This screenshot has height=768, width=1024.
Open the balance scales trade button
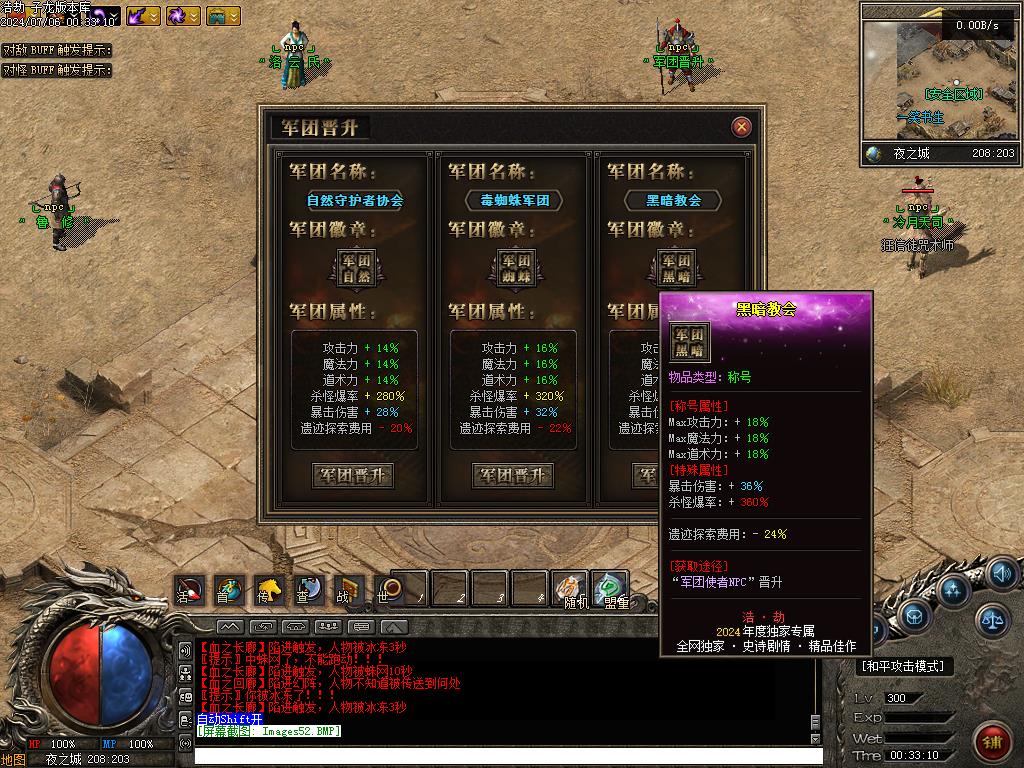click(993, 620)
